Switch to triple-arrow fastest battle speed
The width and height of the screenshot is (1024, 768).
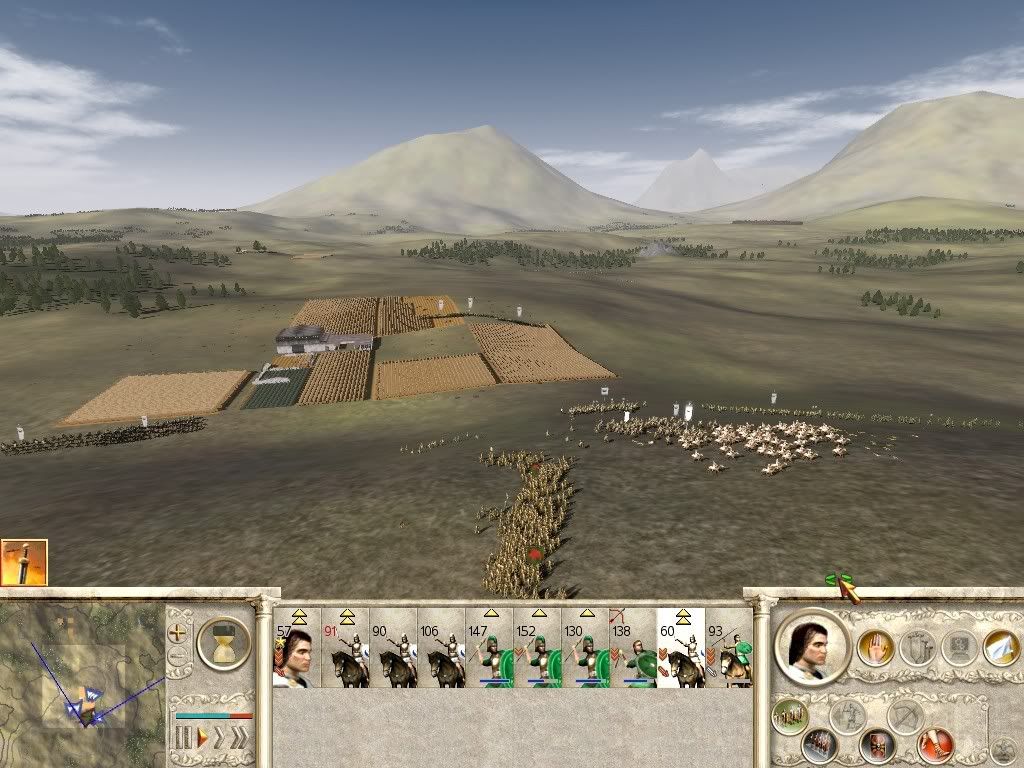pyautogui.click(x=238, y=739)
